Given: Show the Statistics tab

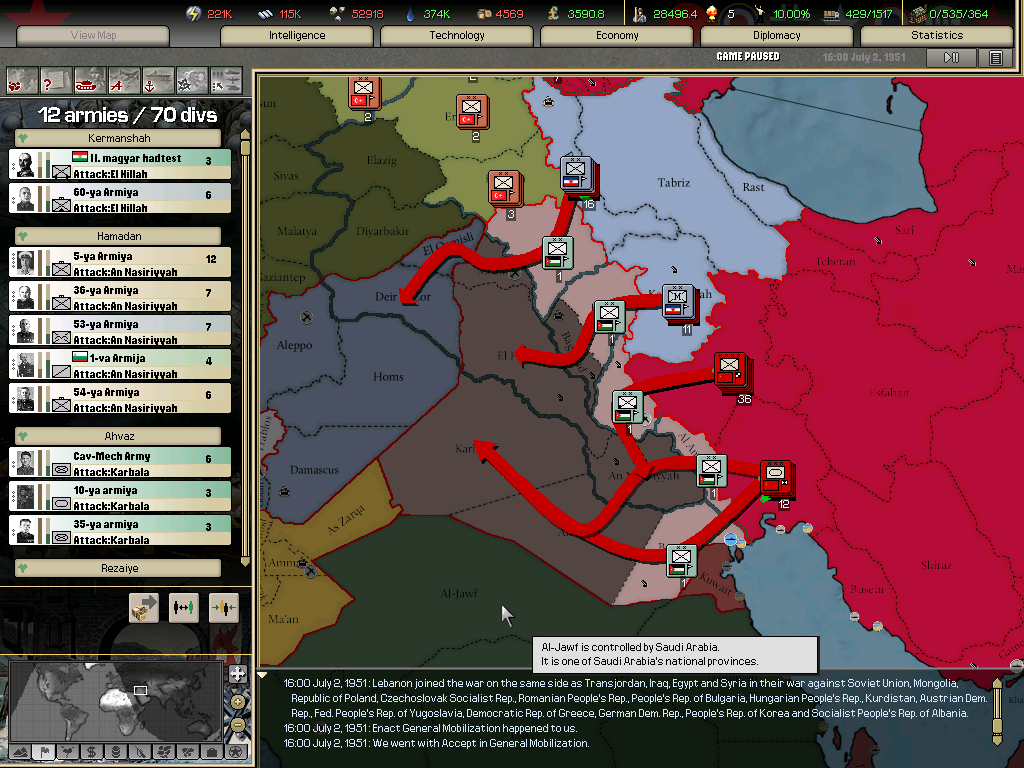Looking at the screenshot, I should click(937, 35).
